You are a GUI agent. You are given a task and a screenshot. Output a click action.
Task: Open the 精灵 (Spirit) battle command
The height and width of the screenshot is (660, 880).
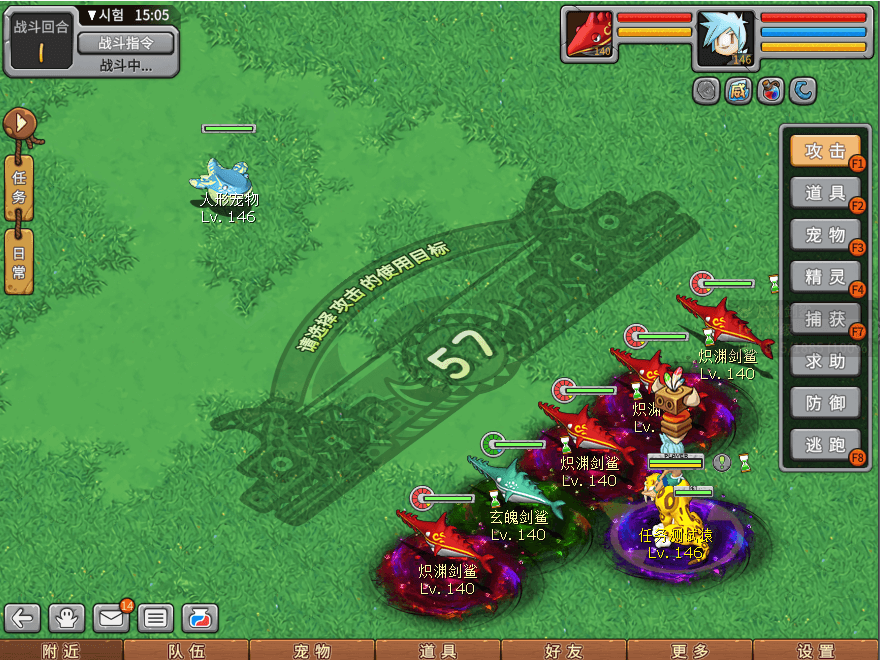(825, 277)
